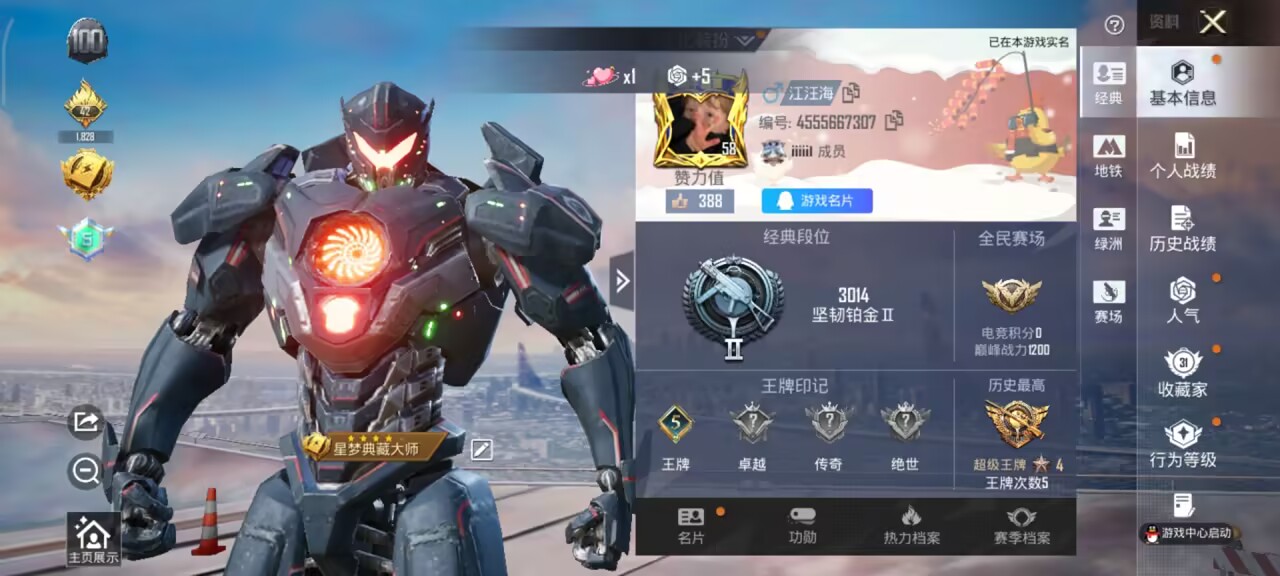
Task: Switch to the 赛场 arena tab
Action: pyautogui.click(x=1108, y=302)
